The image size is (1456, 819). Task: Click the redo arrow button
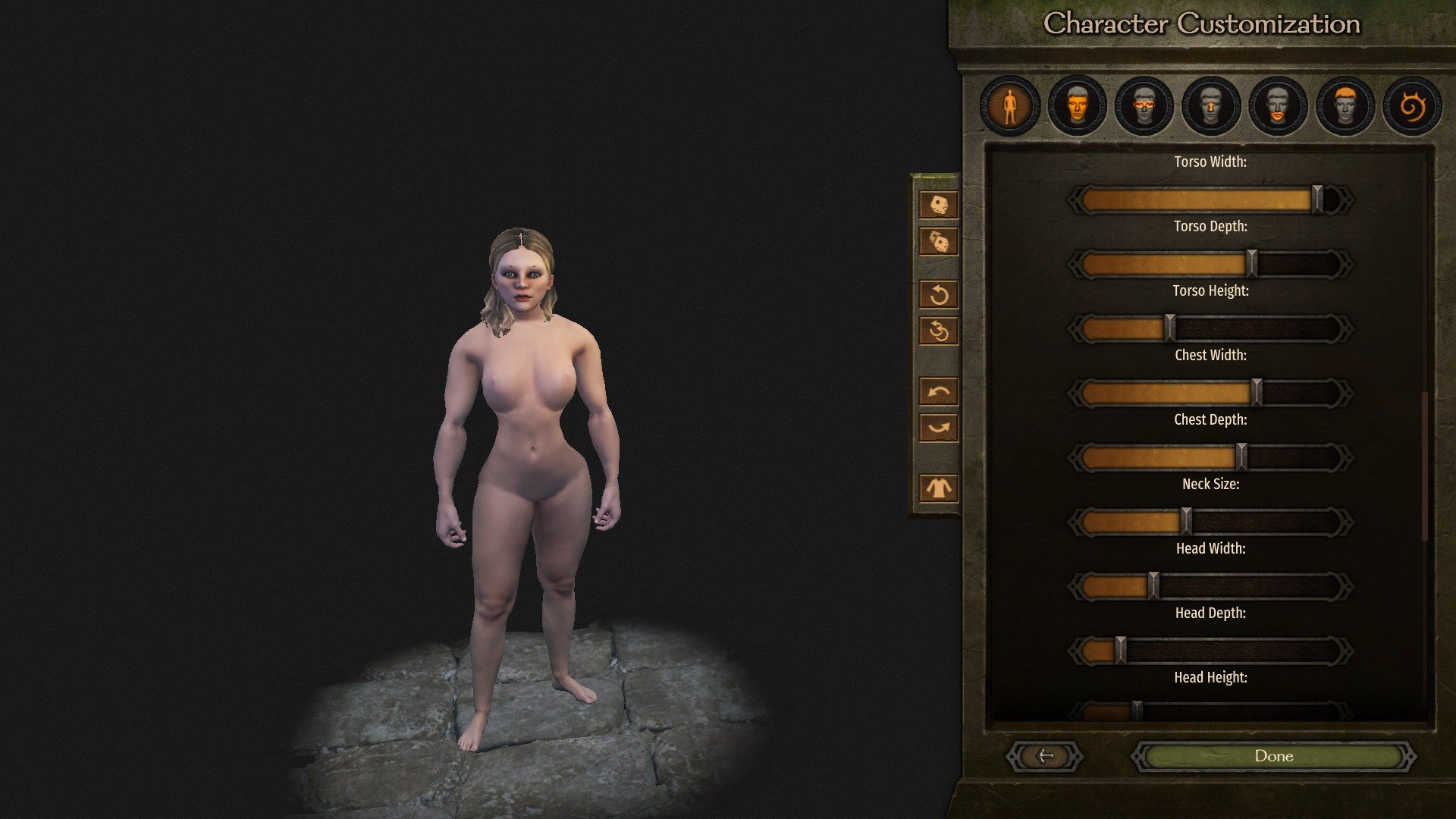point(939,428)
